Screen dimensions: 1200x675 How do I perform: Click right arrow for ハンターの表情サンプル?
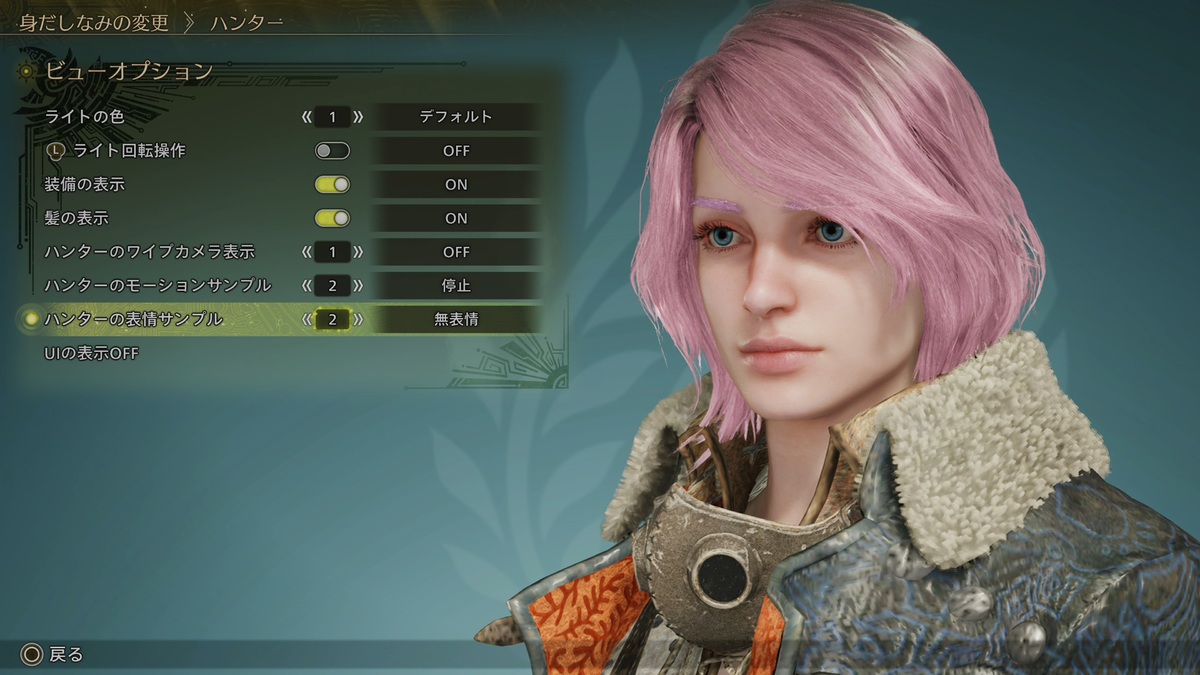[358, 320]
